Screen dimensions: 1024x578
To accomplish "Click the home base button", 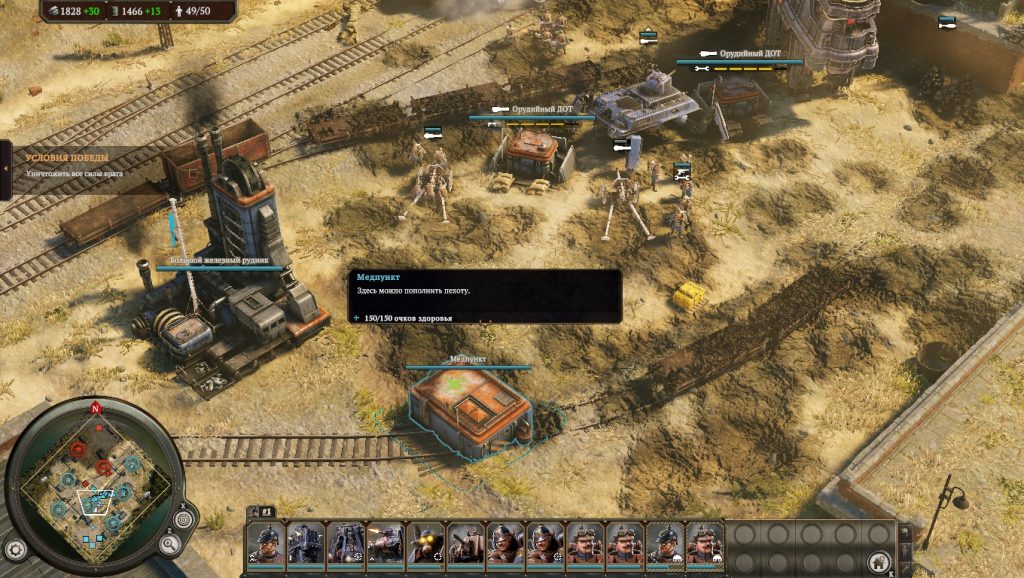I will pos(879,560).
